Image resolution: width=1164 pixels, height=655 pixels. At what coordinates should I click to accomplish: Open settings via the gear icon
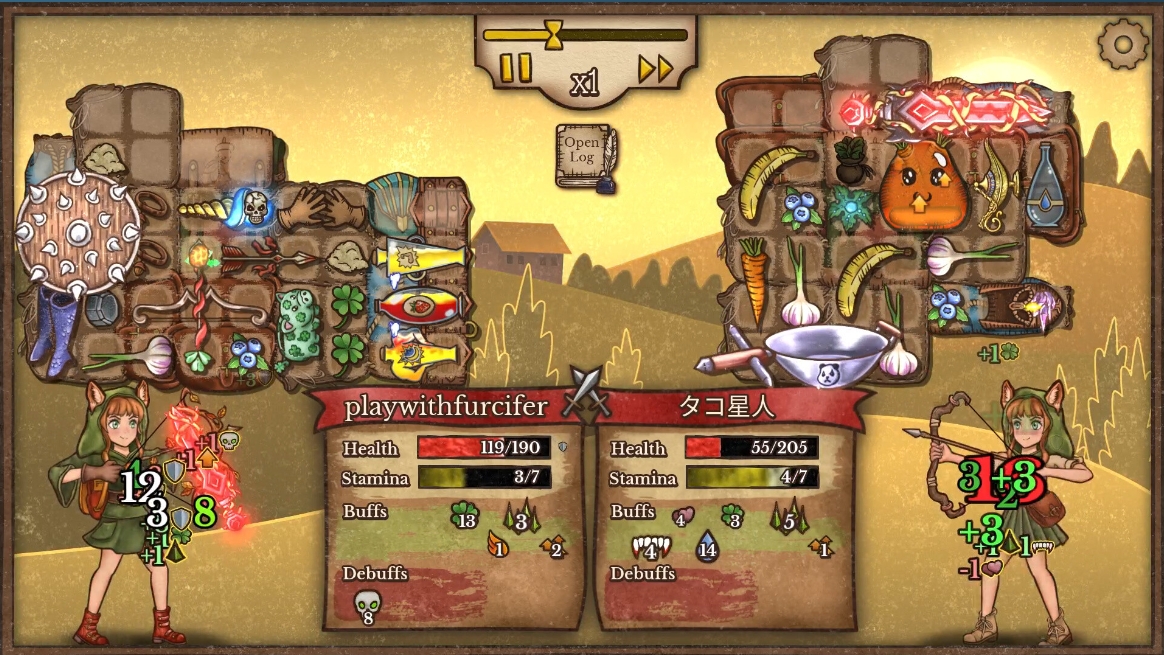1121,43
